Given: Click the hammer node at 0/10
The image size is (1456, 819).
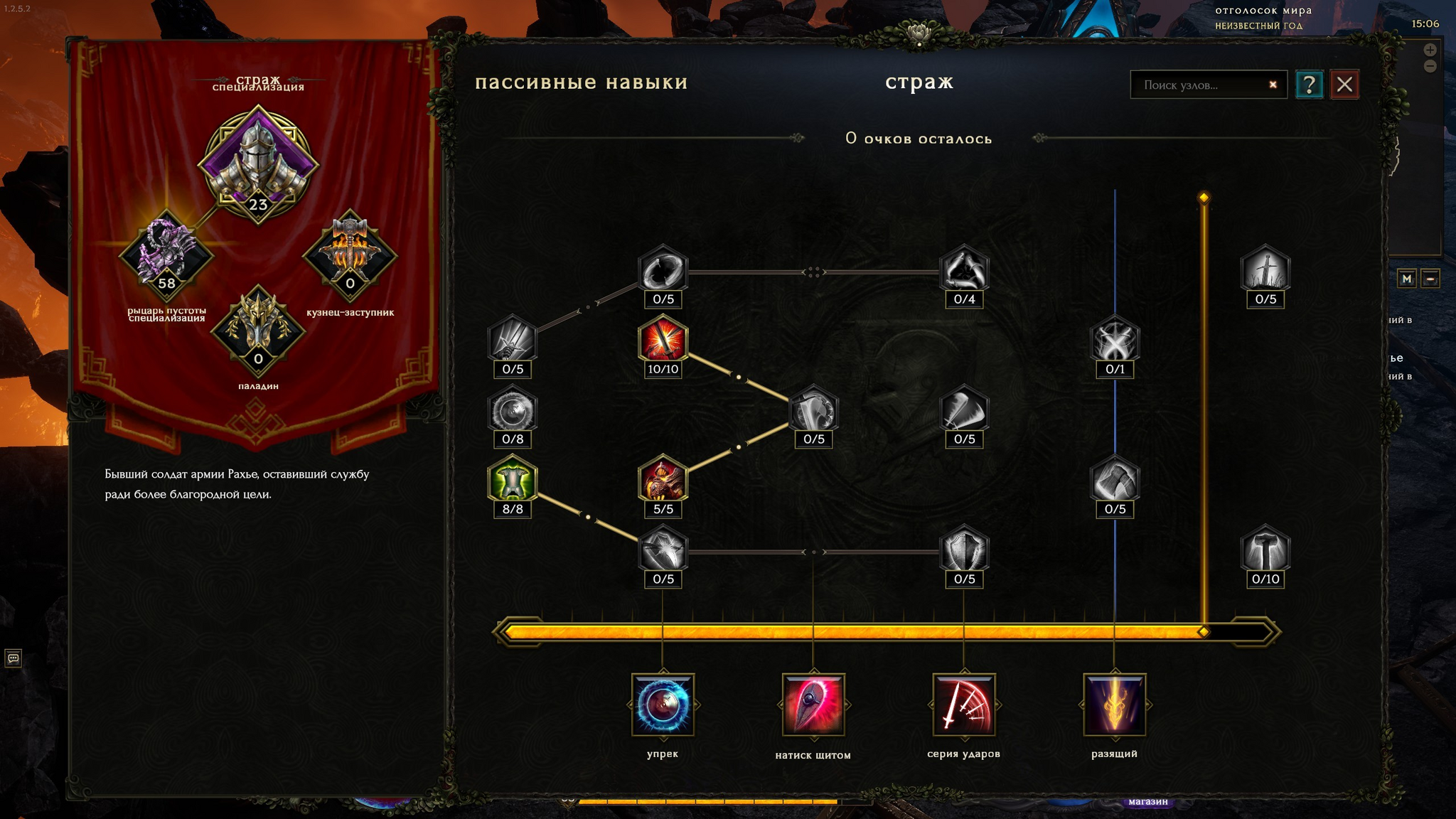Looking at the screenshot, I should [1265, 550].
